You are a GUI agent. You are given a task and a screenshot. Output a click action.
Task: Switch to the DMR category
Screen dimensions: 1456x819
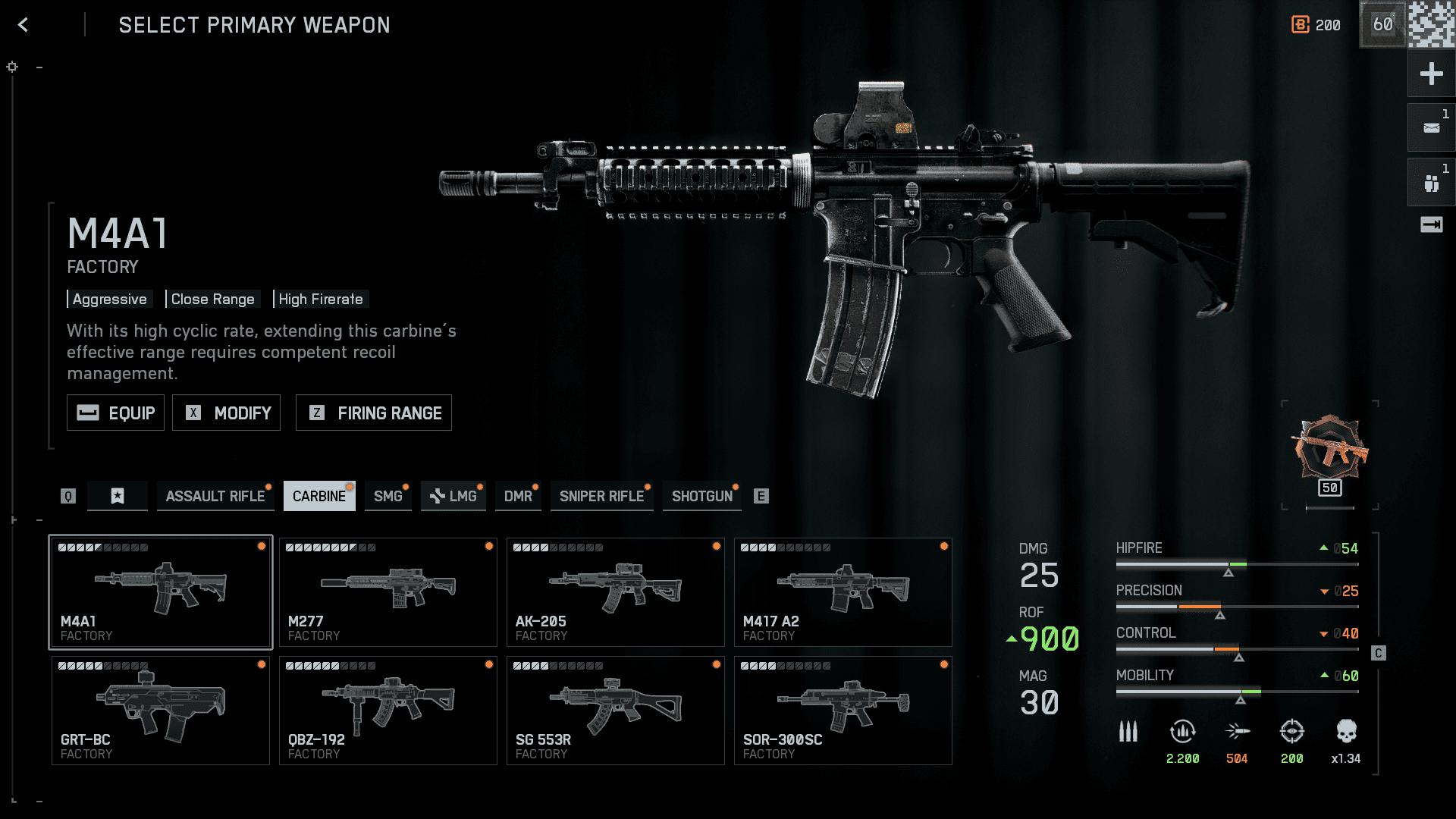518,496
